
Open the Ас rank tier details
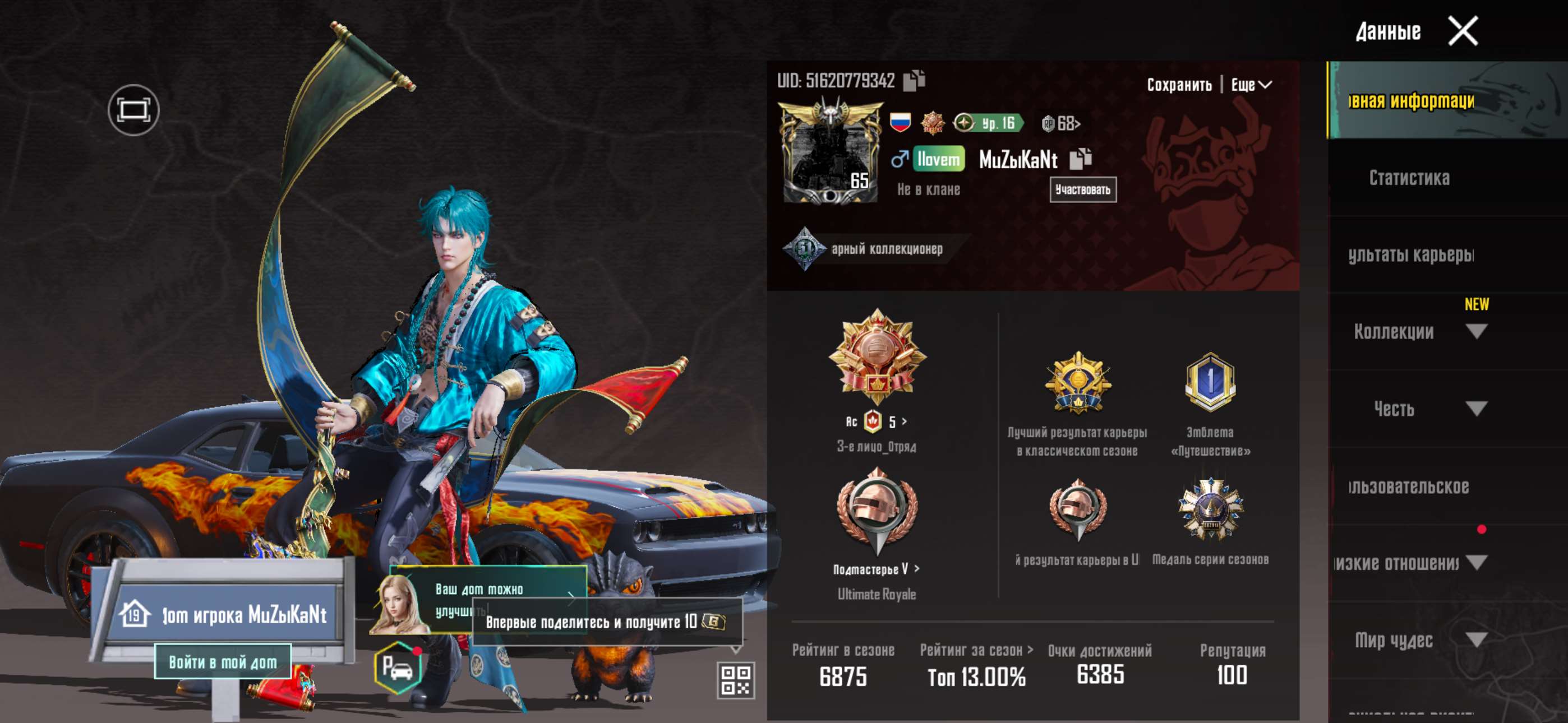coord(877,421)
